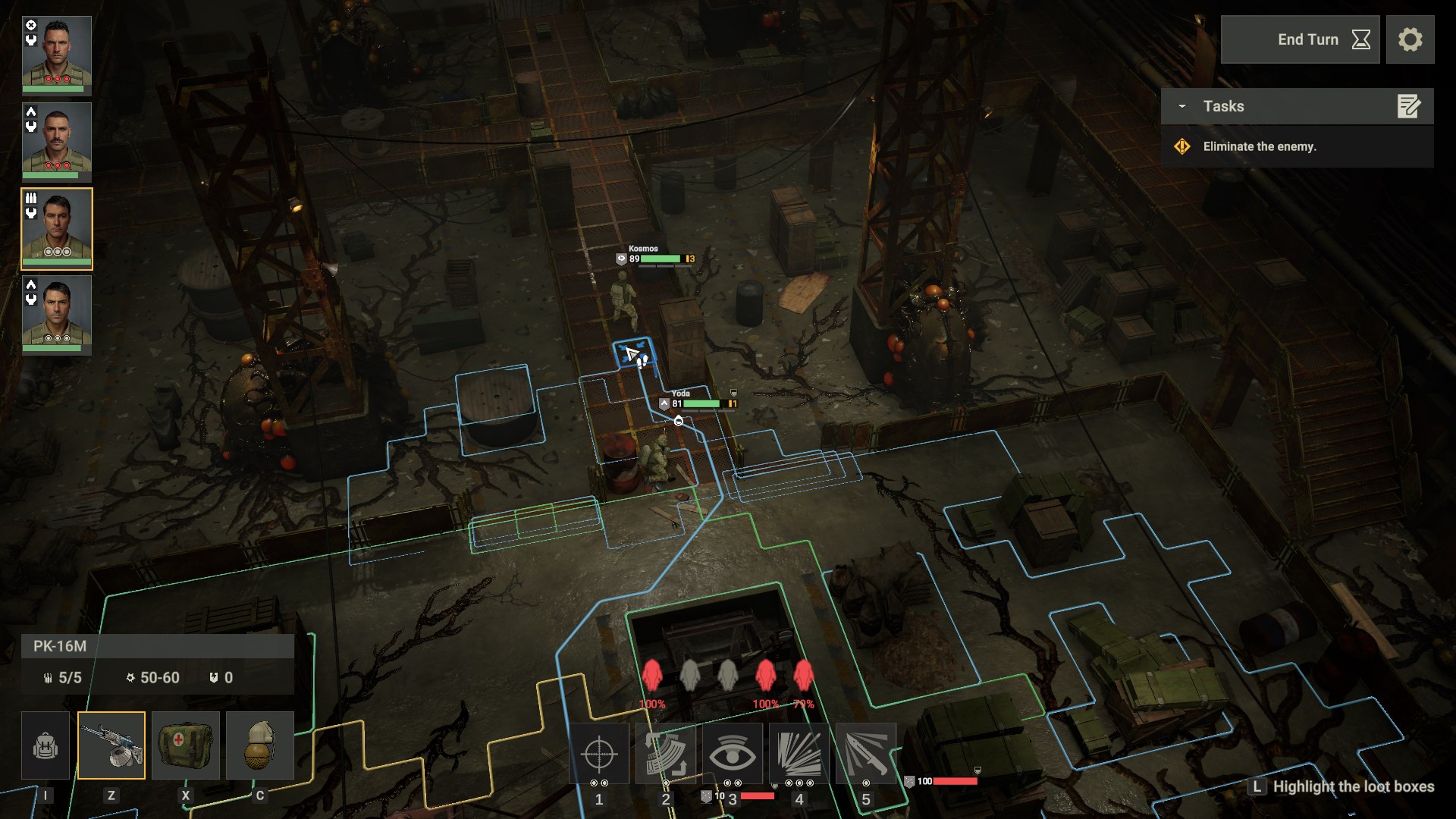
Task: Choose the grenade item slot
Action: tap(260, 745)
